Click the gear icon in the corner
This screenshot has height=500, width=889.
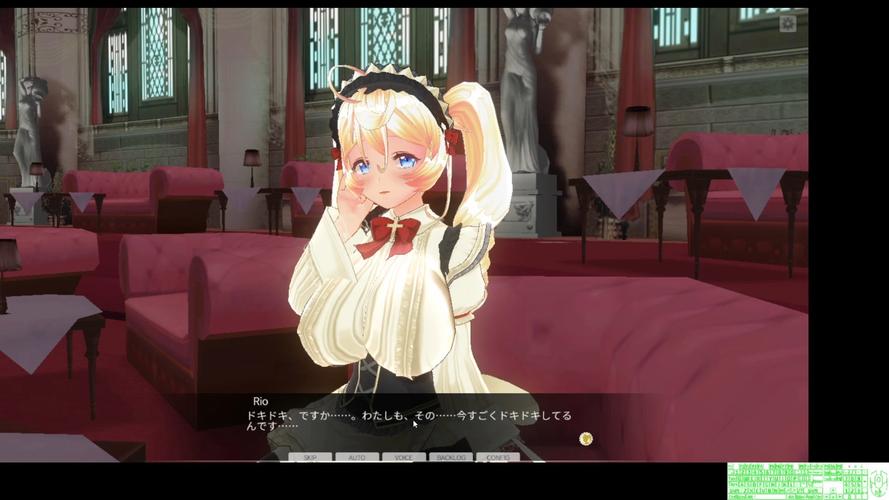[x=788, y=24]
